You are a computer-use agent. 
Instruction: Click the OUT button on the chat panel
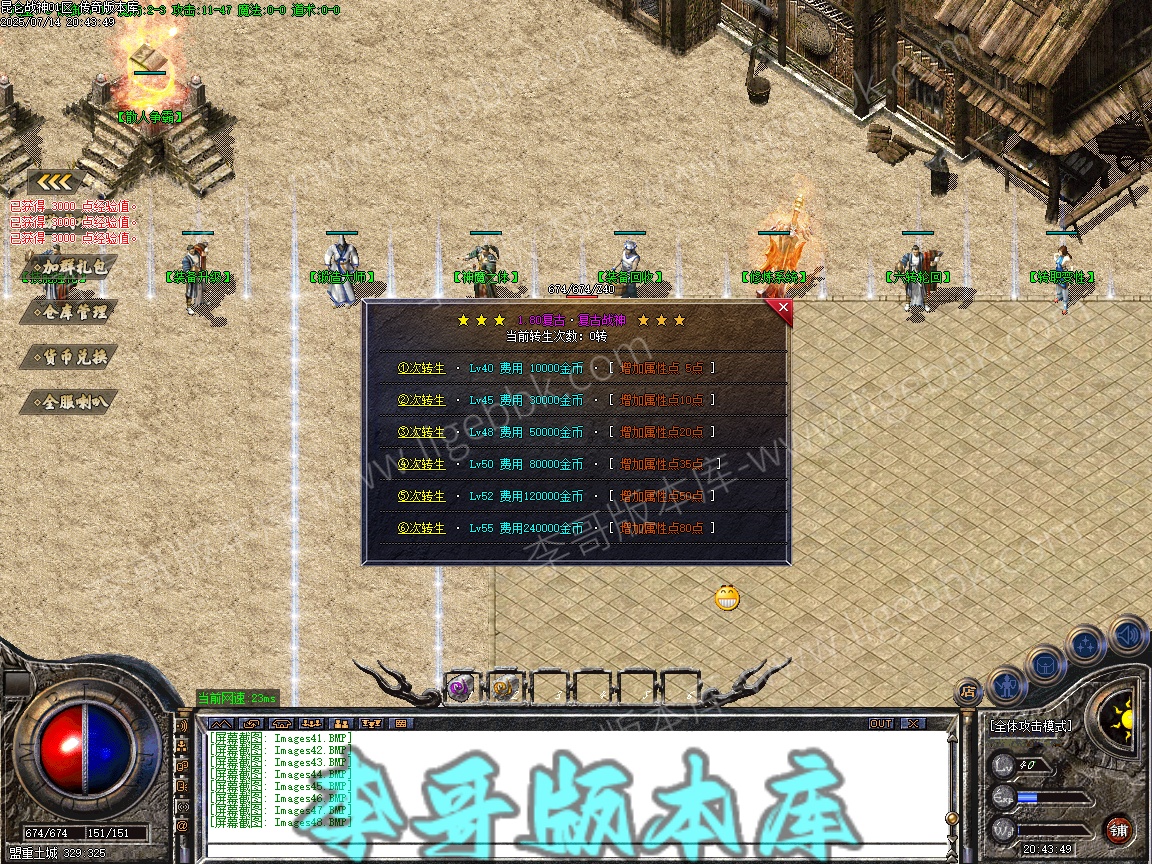click(x=881, y=723)
